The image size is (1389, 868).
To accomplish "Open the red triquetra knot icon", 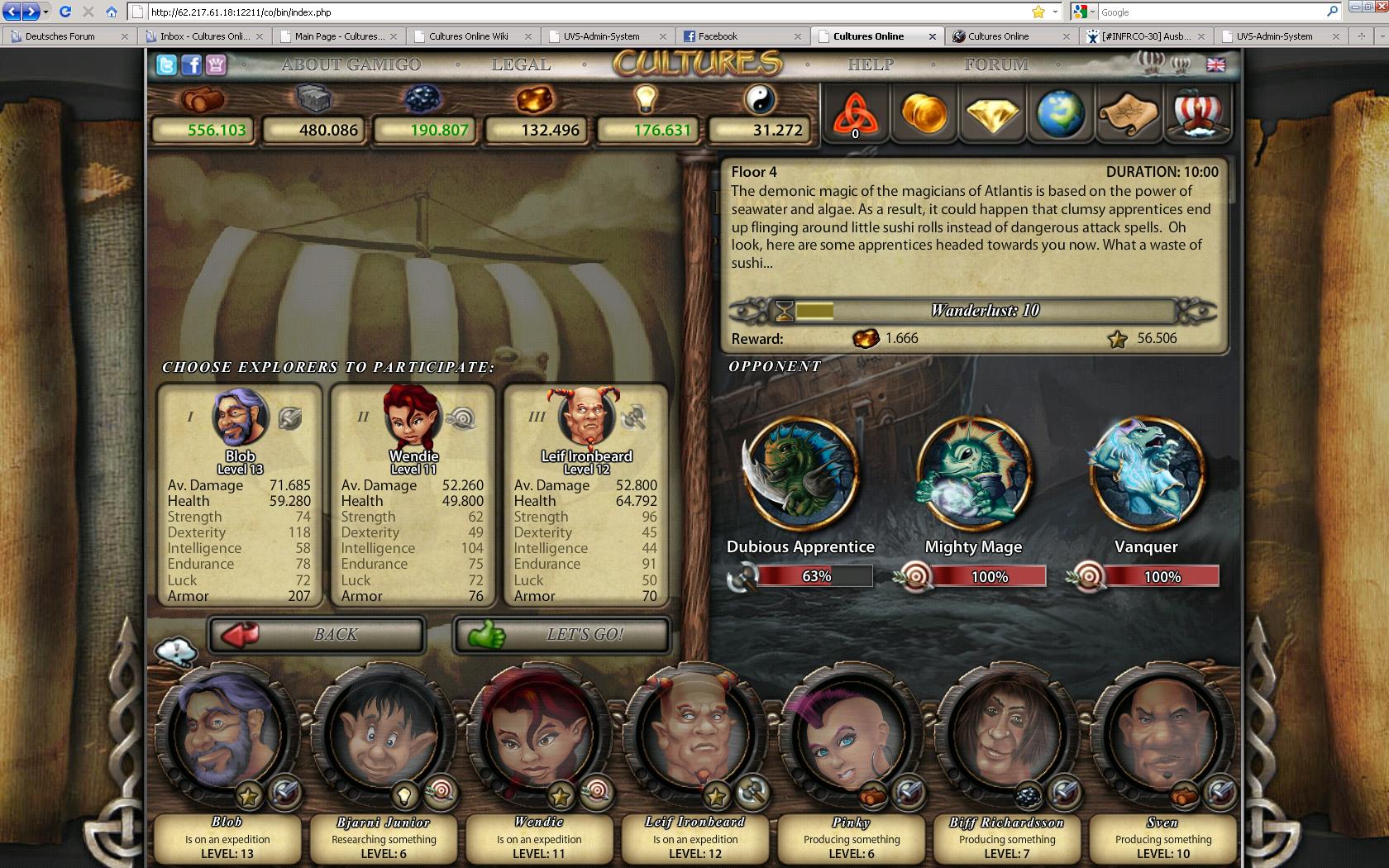I will pyautogui.click(x=855, y=113).
